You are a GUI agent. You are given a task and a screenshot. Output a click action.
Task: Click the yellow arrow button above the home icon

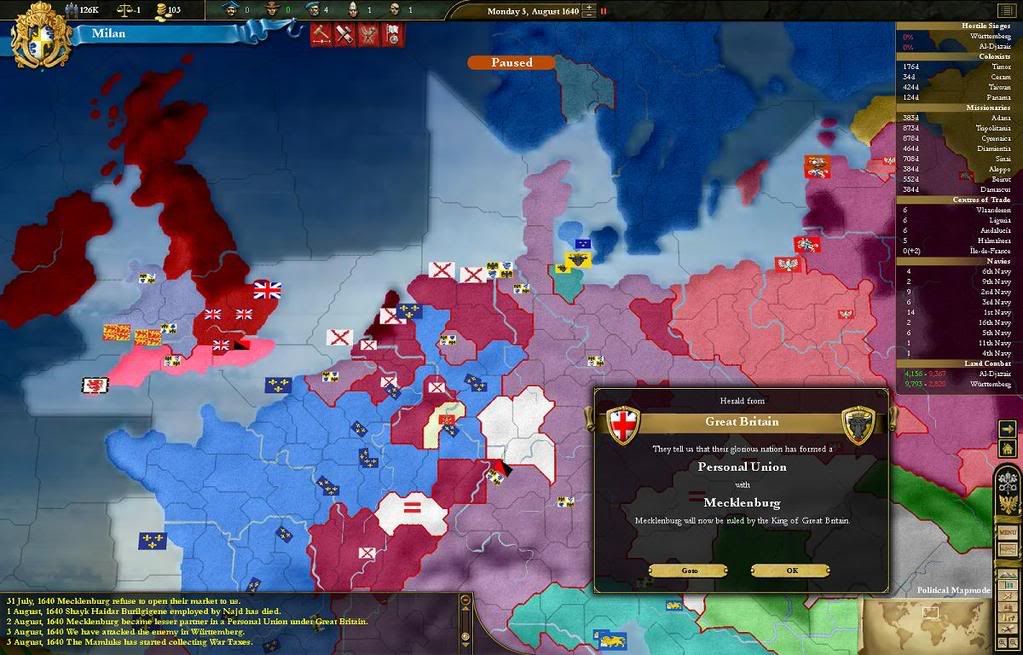(1007, 428)
